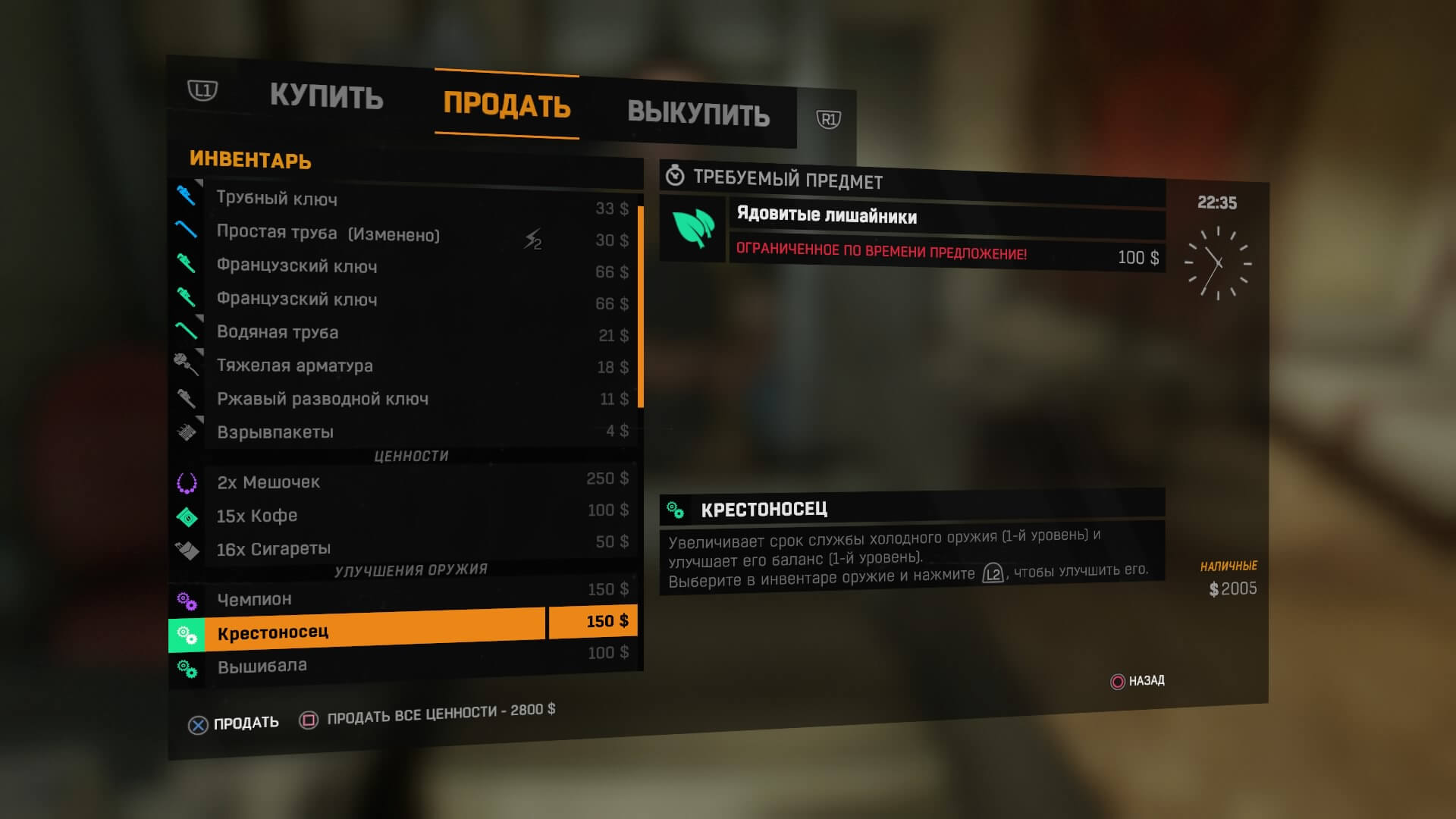The width and height of the screenshot is (1456, 819).
Task: Select the Трубный ключ wrench icon
Action: [184, 196]
